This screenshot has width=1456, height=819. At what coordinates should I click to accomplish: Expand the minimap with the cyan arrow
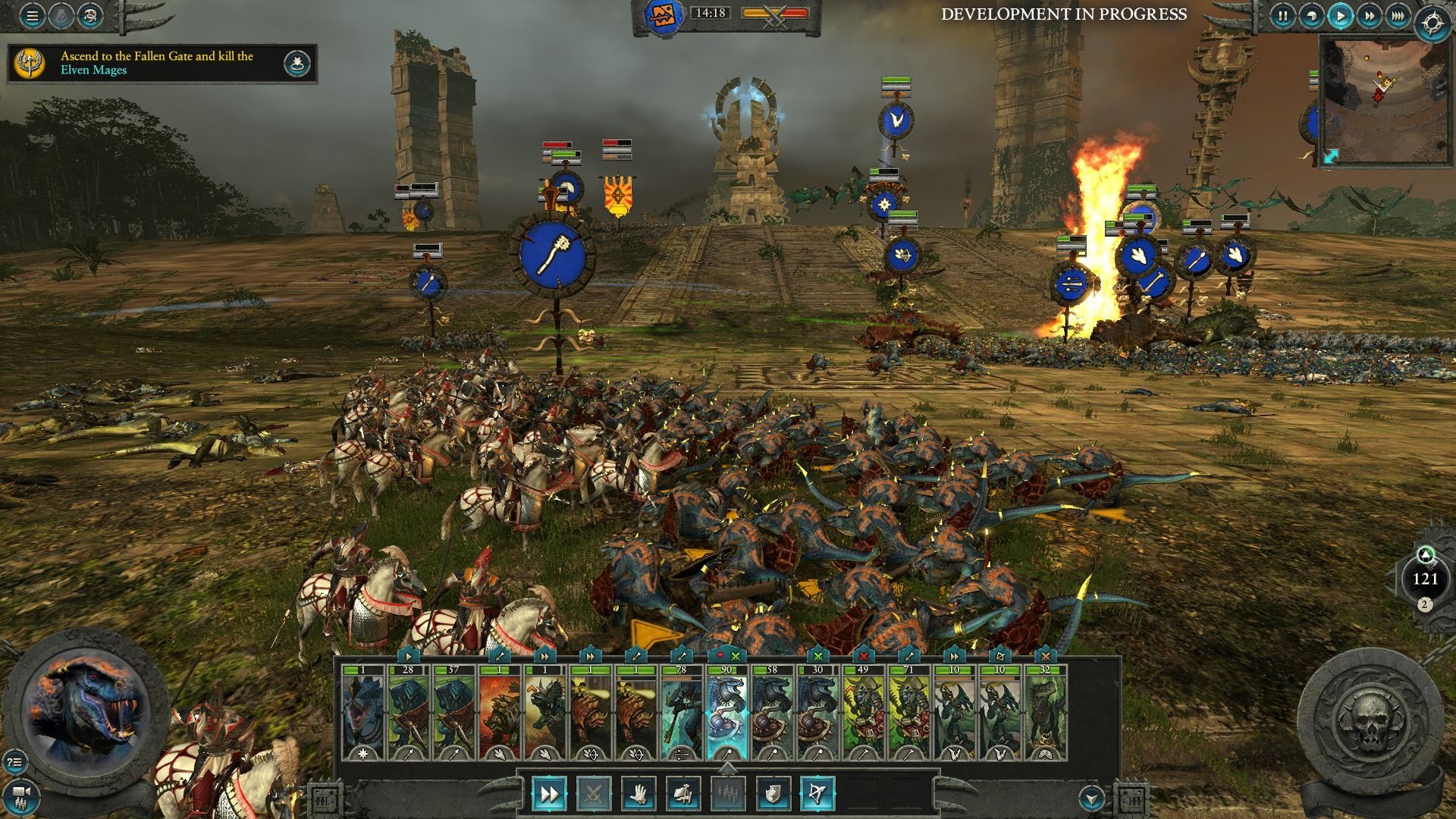click(1332, 156)
